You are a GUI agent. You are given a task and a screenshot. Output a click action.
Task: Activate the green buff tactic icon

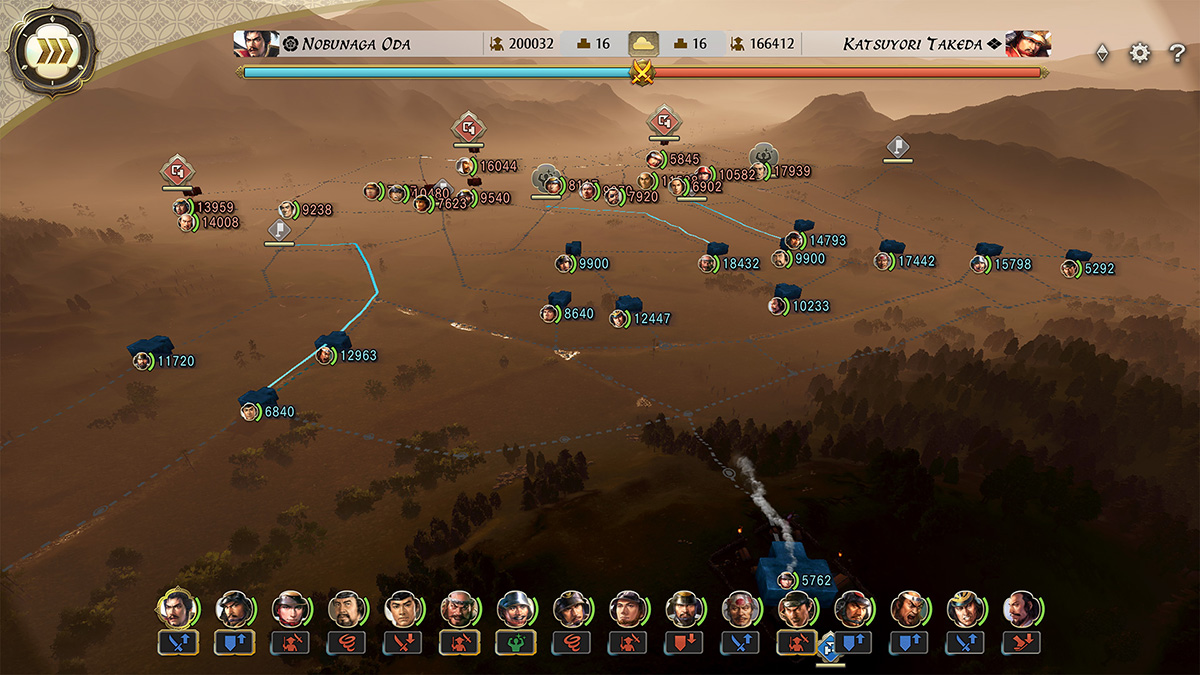click(515, 643)
